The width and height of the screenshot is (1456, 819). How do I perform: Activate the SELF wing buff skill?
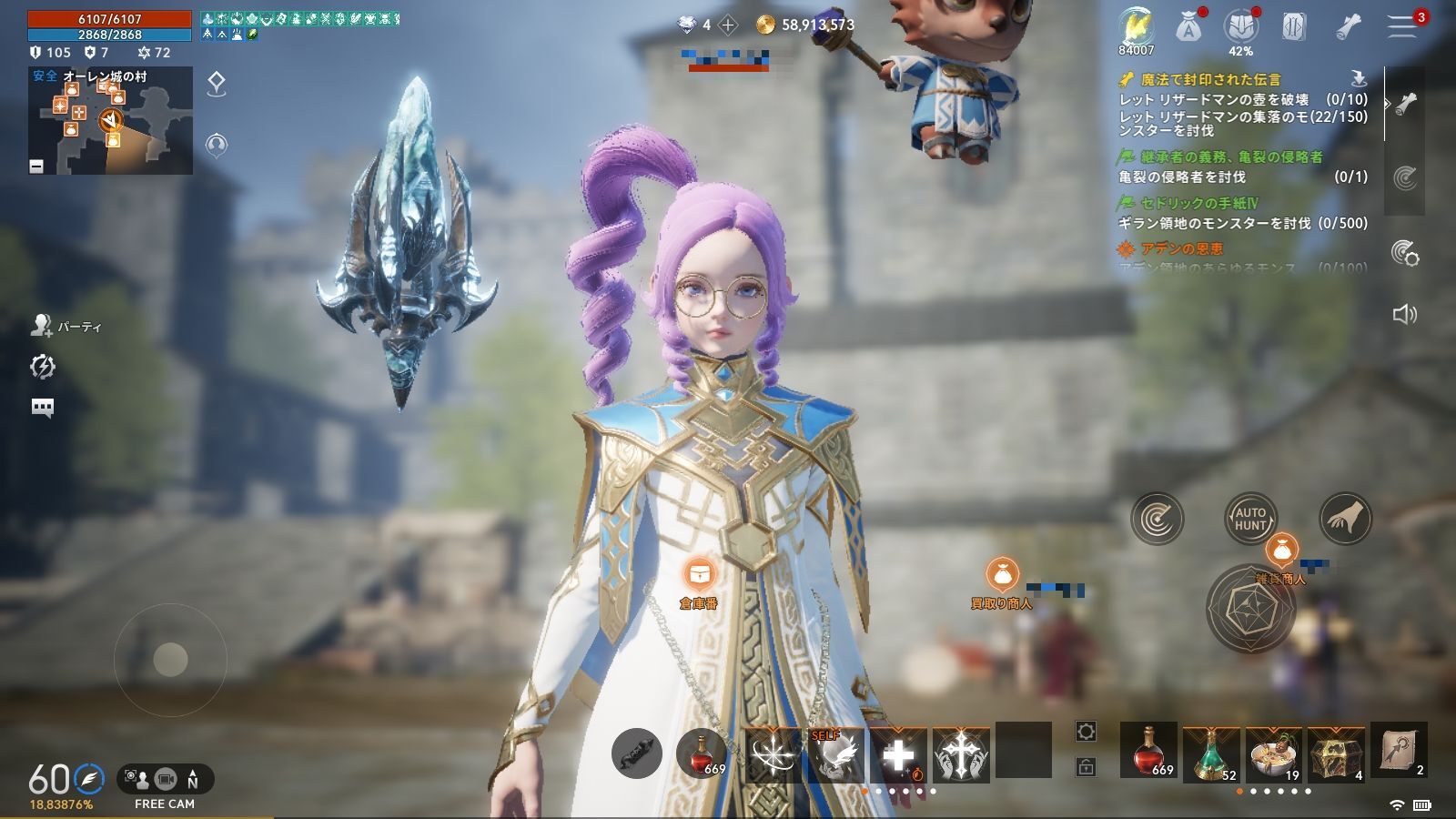tap(835, 755)
